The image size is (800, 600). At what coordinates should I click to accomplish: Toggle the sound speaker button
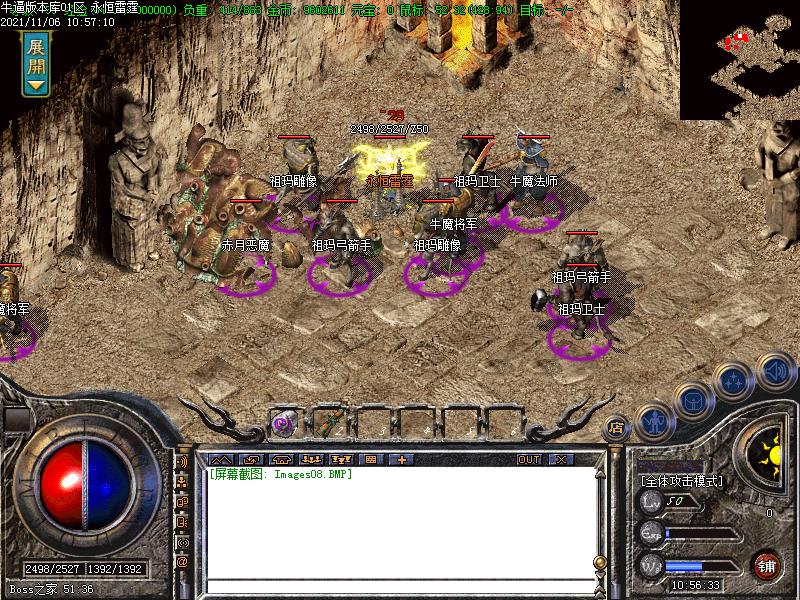click(775, 372)
